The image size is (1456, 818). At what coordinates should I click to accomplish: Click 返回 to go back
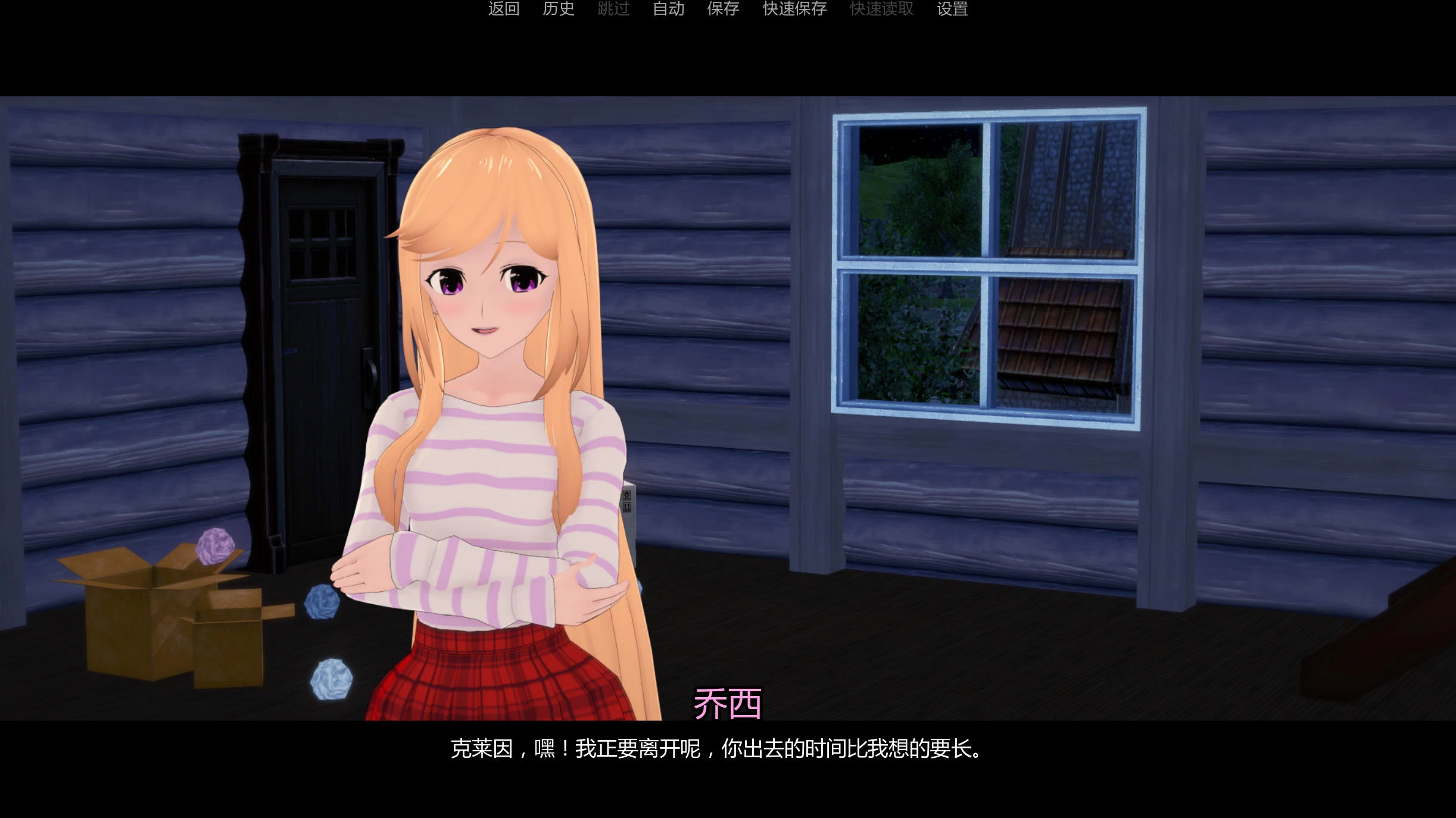[504, 10]
